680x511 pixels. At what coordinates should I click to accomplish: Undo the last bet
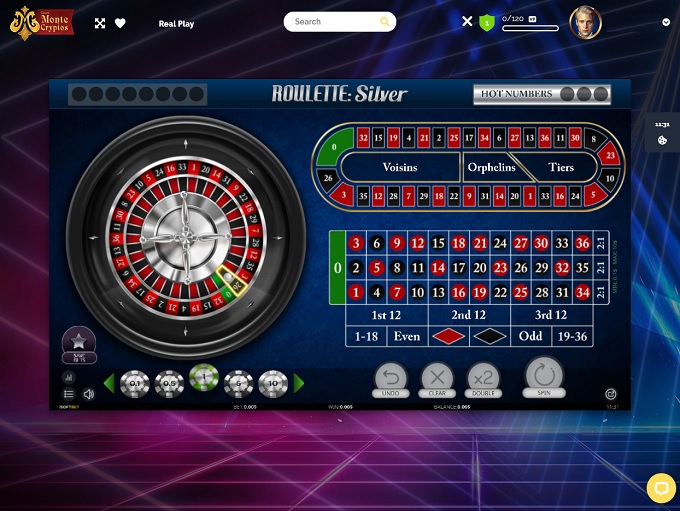click(x=391, y=378)
